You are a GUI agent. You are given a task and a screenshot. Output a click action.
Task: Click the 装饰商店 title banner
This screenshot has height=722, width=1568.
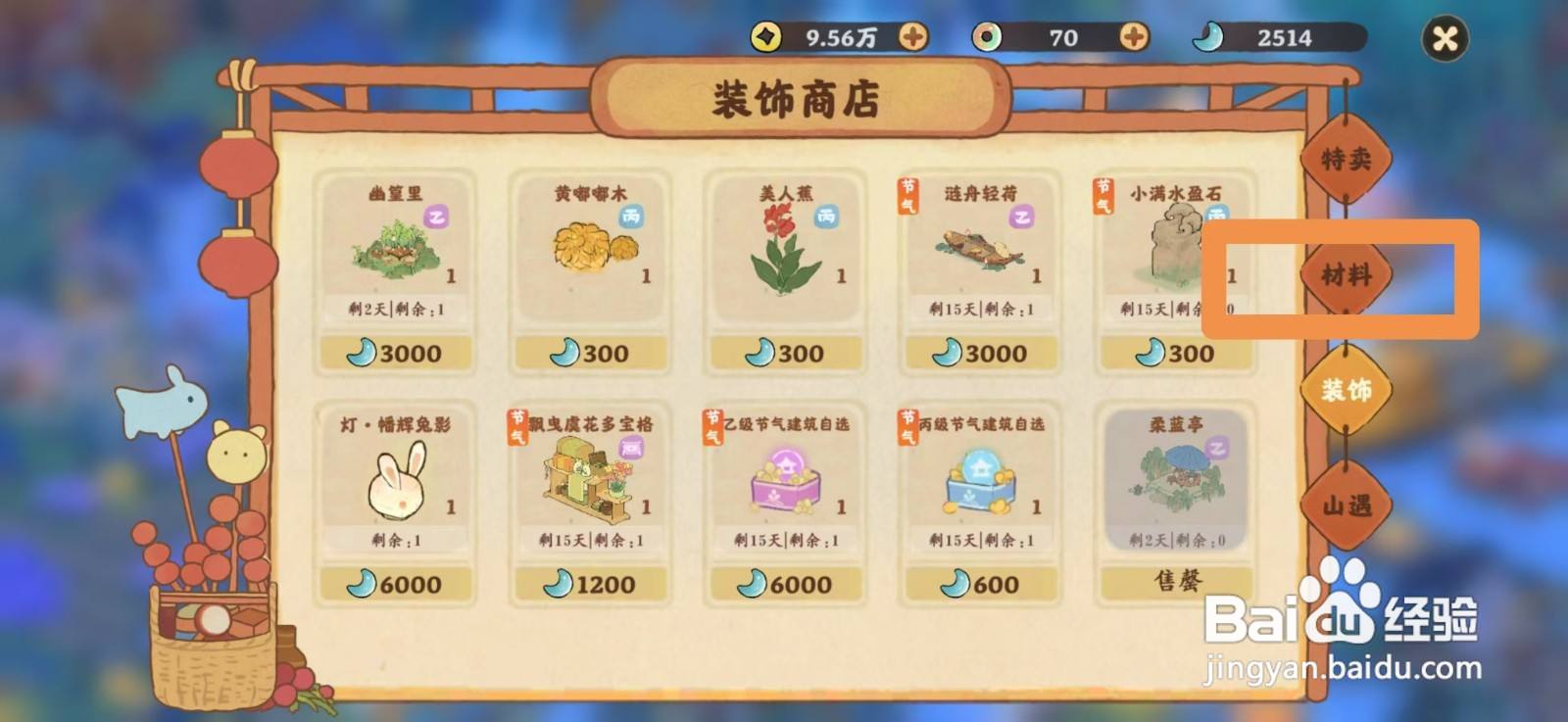coord(799,98)
